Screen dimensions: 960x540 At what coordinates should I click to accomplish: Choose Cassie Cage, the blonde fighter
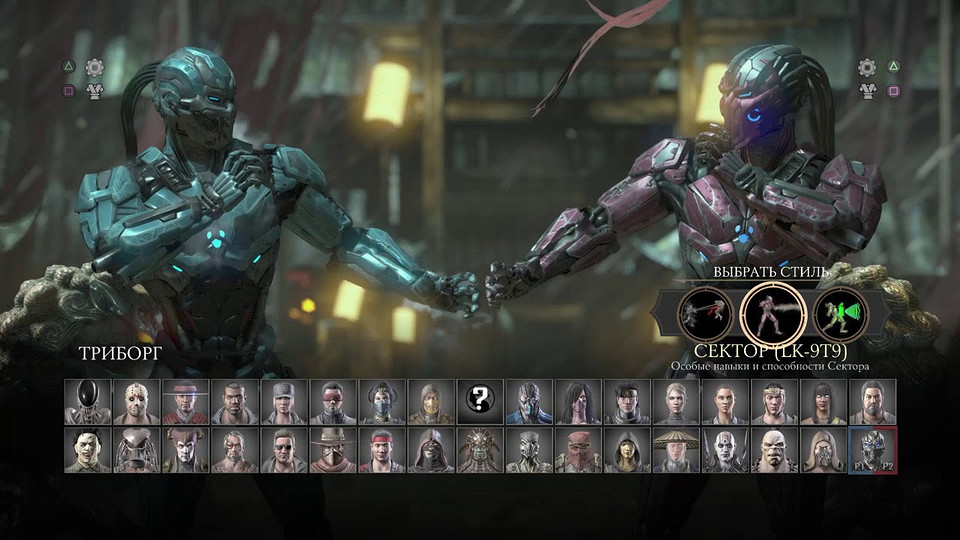pos(676,402)
